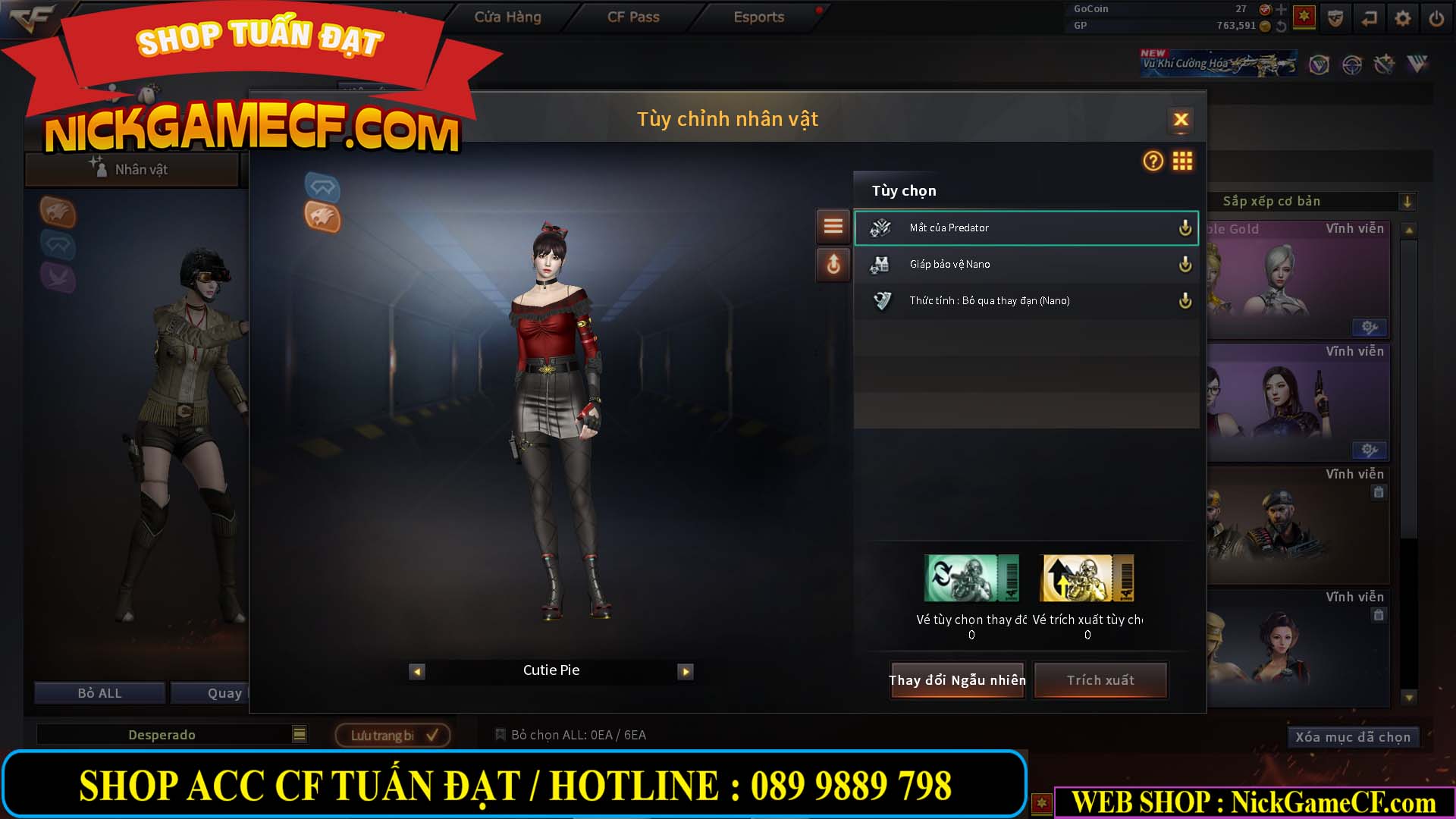Click the grid view icon beside help
Image resolution: width=1456 pixels, height=819 pixels.
click(1182, 162)
